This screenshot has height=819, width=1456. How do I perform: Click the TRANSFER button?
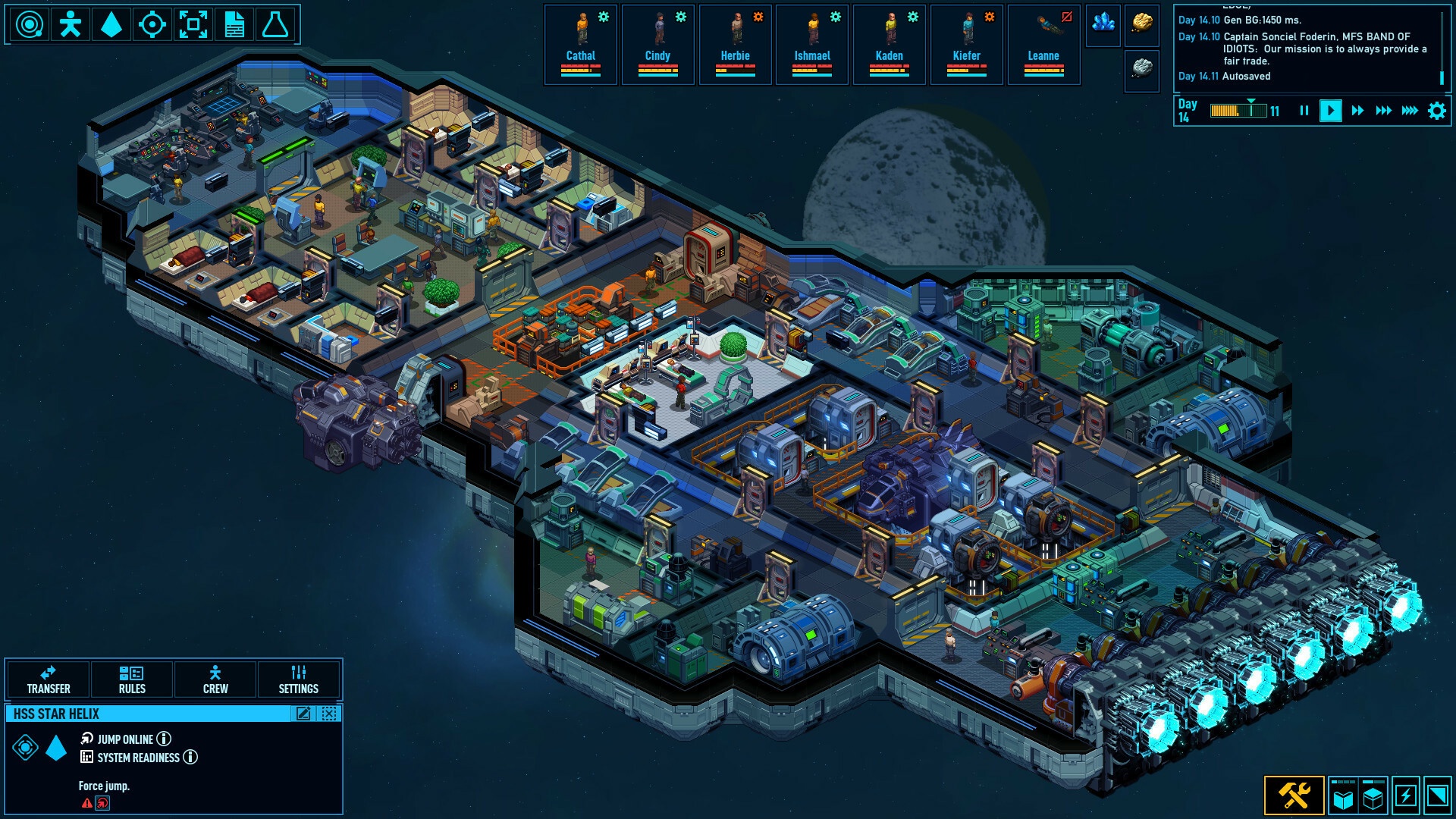click(49, 679)
